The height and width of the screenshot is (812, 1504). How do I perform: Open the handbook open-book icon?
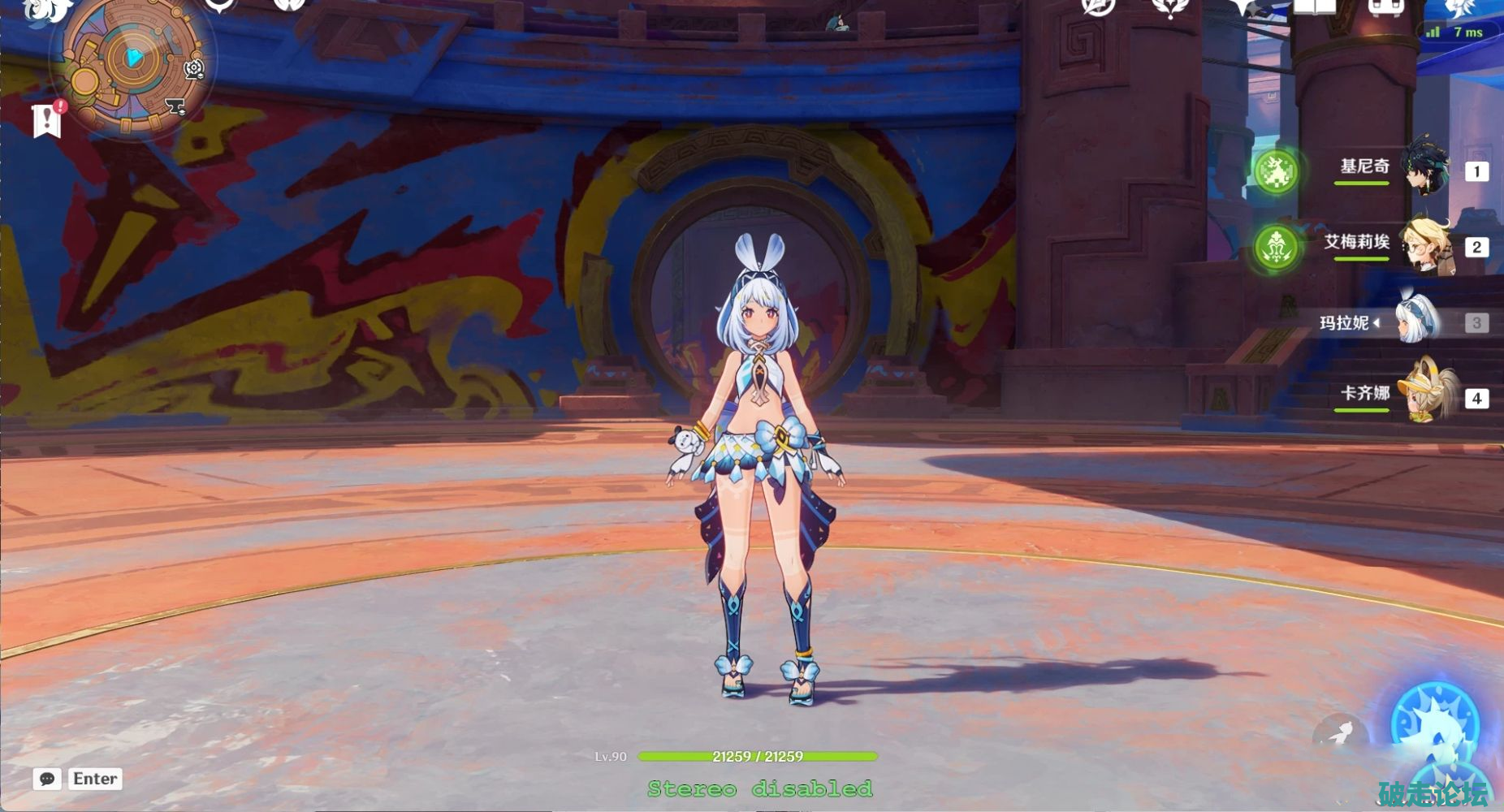[x=1314, y=6]
